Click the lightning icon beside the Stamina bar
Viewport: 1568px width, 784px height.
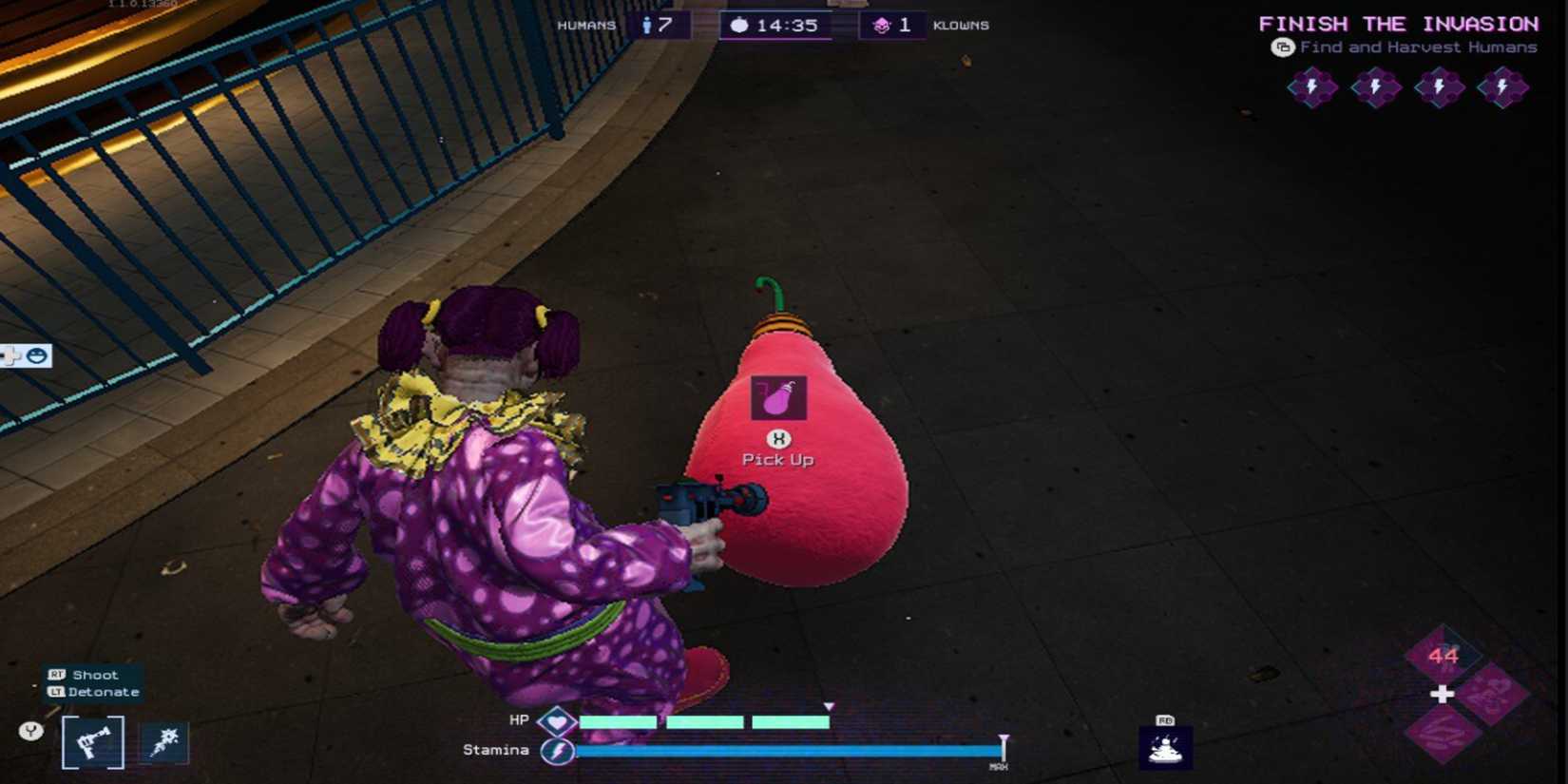point(560,750)
